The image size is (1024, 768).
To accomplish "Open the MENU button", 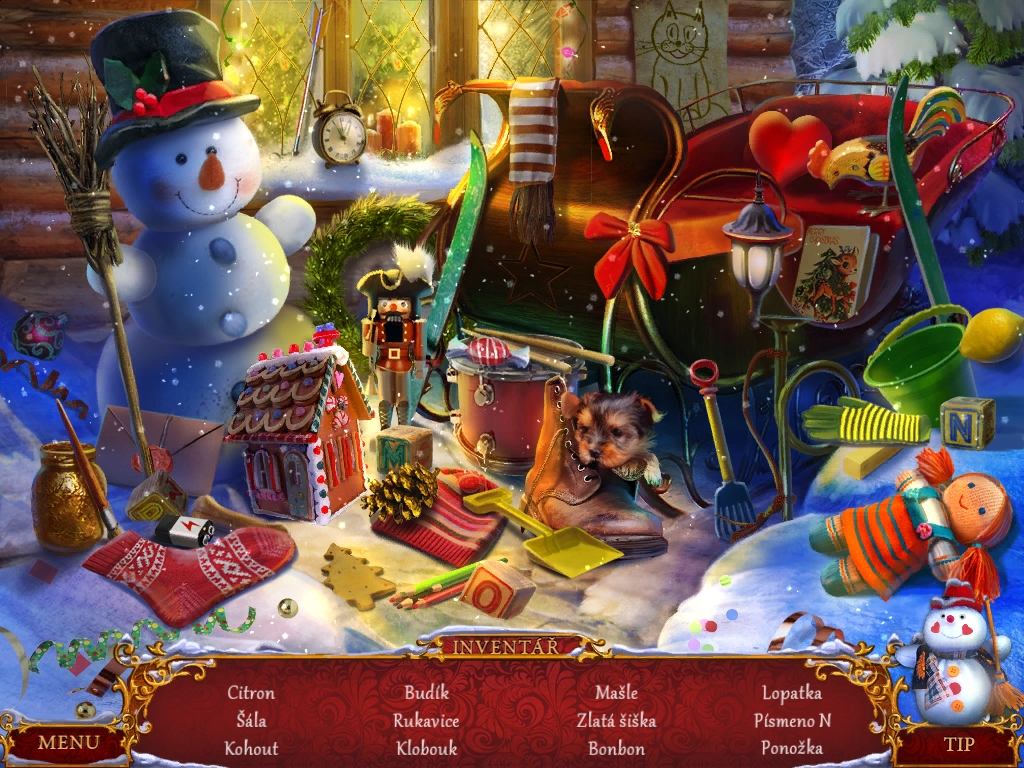I will [68, 742].
